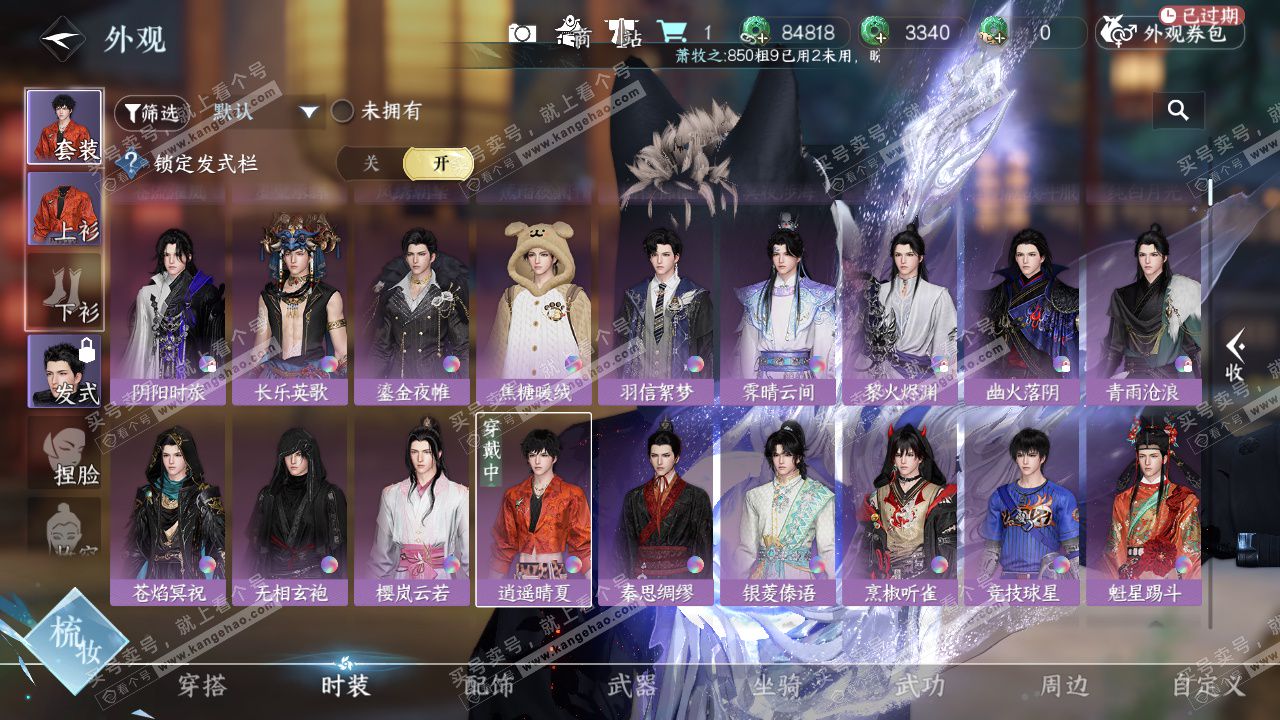Screen dimensions: 1280x720
Task: Select the 魁星踢斗 outfit
Action: 1143,505
